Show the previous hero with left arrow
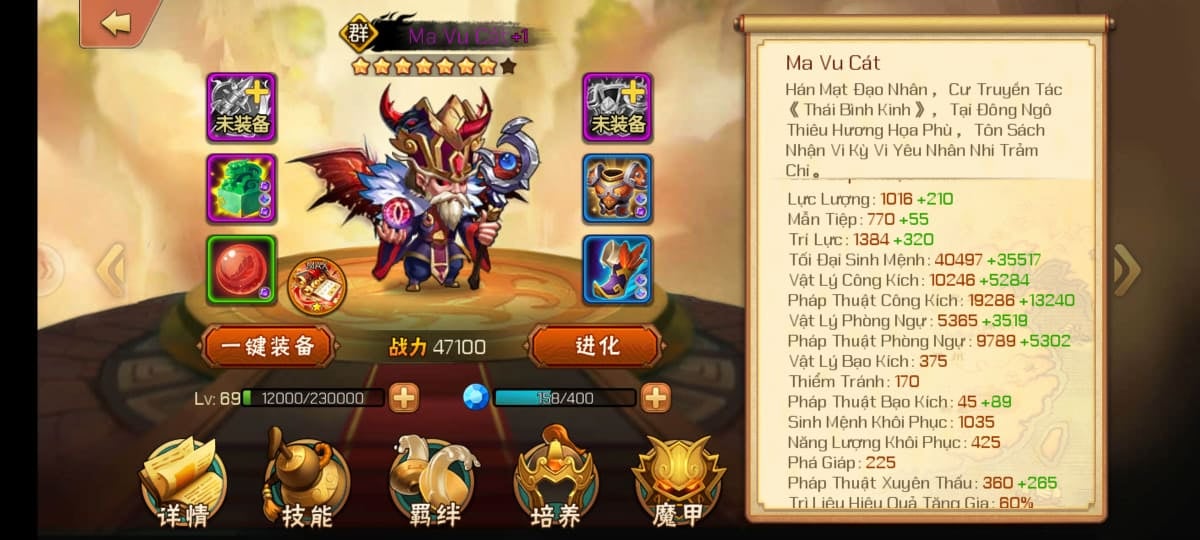The height and width of the screenshot is (540, 1200). (110, 269)
